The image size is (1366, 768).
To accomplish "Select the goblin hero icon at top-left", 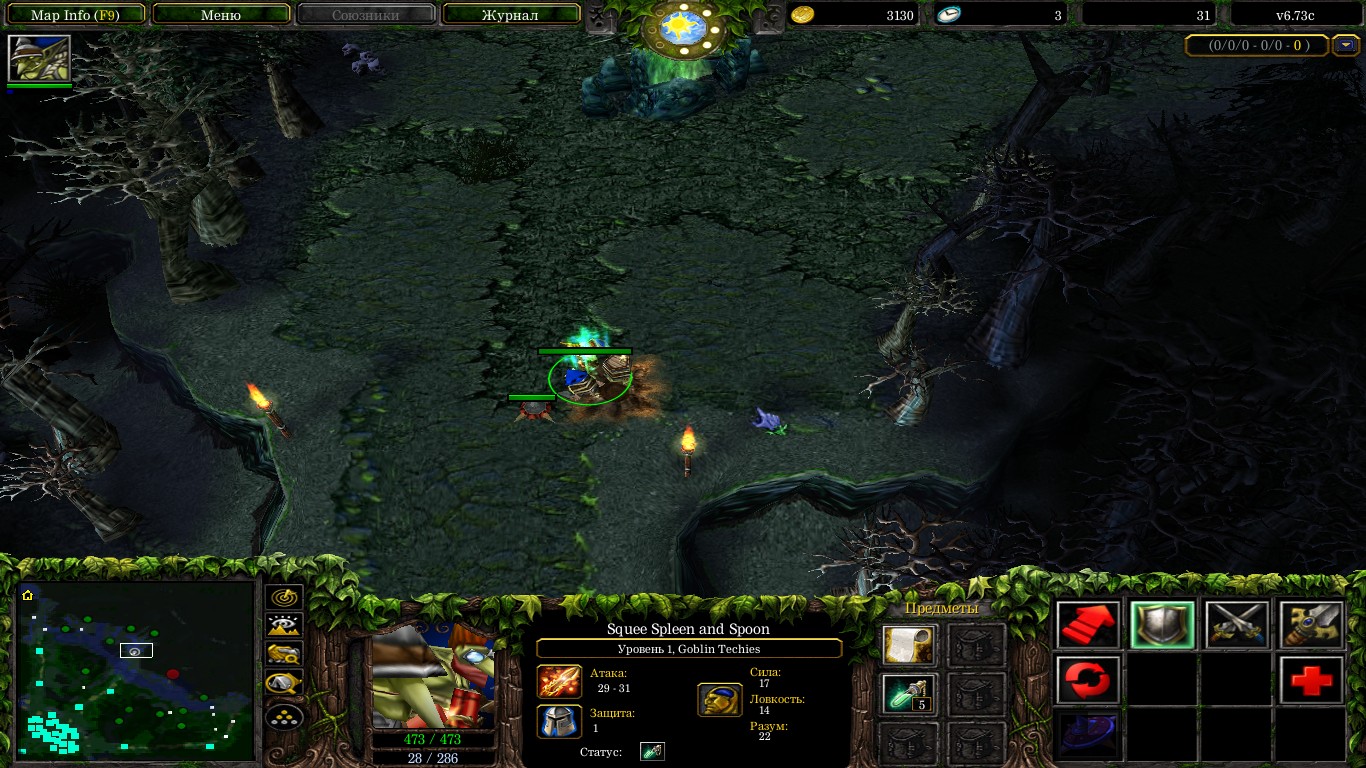I will [39, 58].
